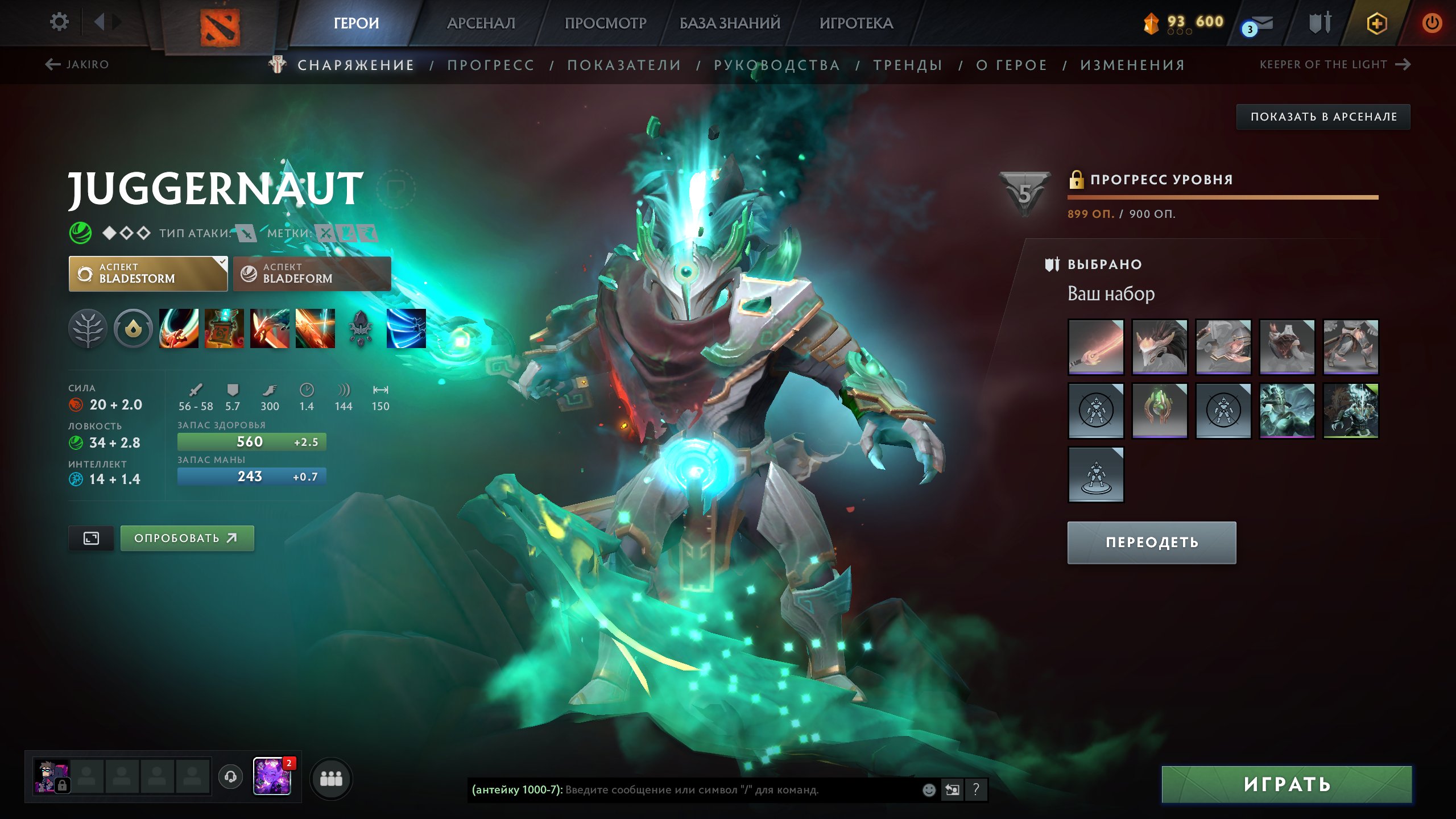Click the settings gear icon
This screenshot has width=1456, height=819.
coord(59,21)
